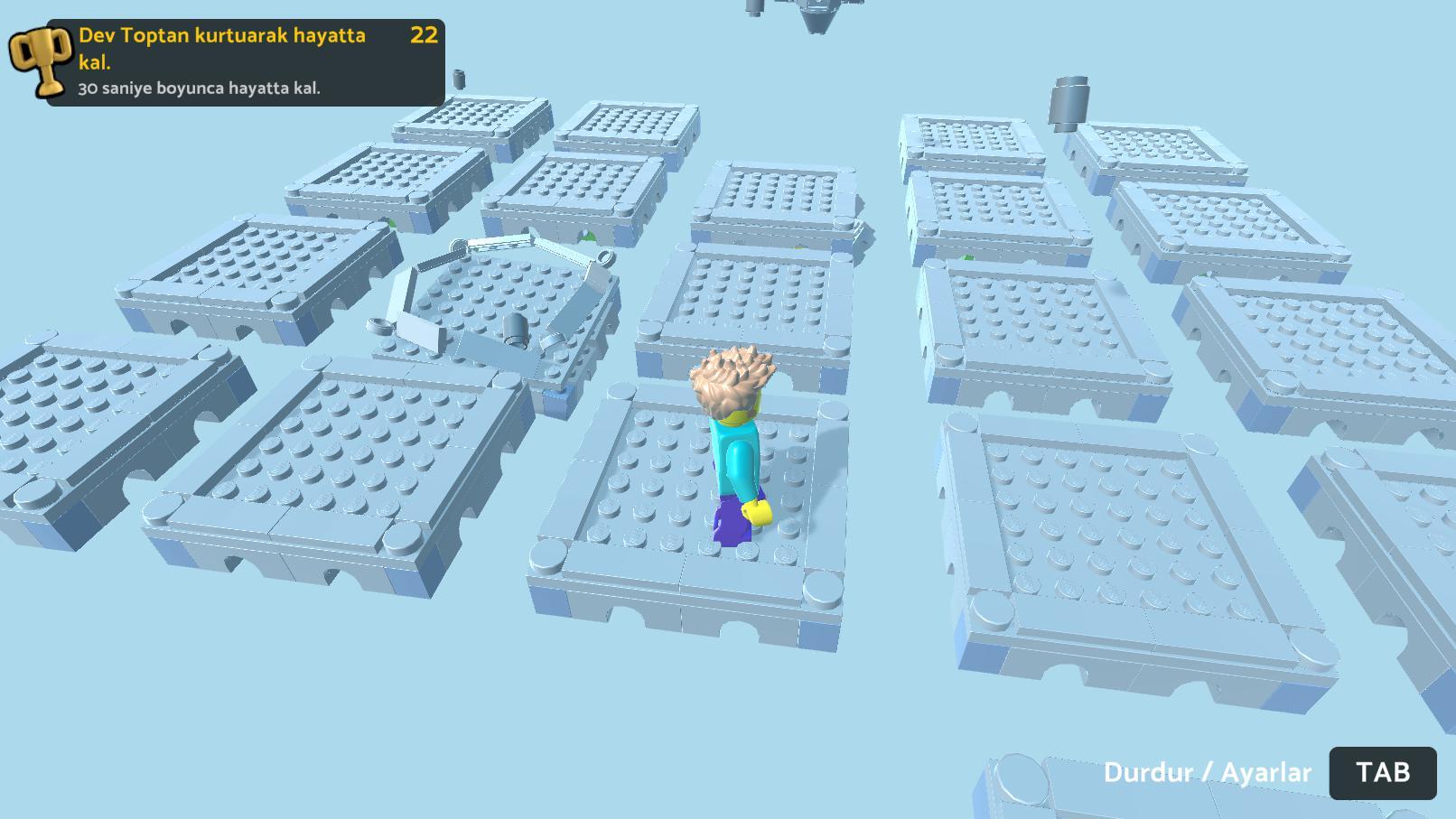The height and width of the screenshot is (819, 1456).
Task: Click the character's blond hair
Action: coord(732,379)
